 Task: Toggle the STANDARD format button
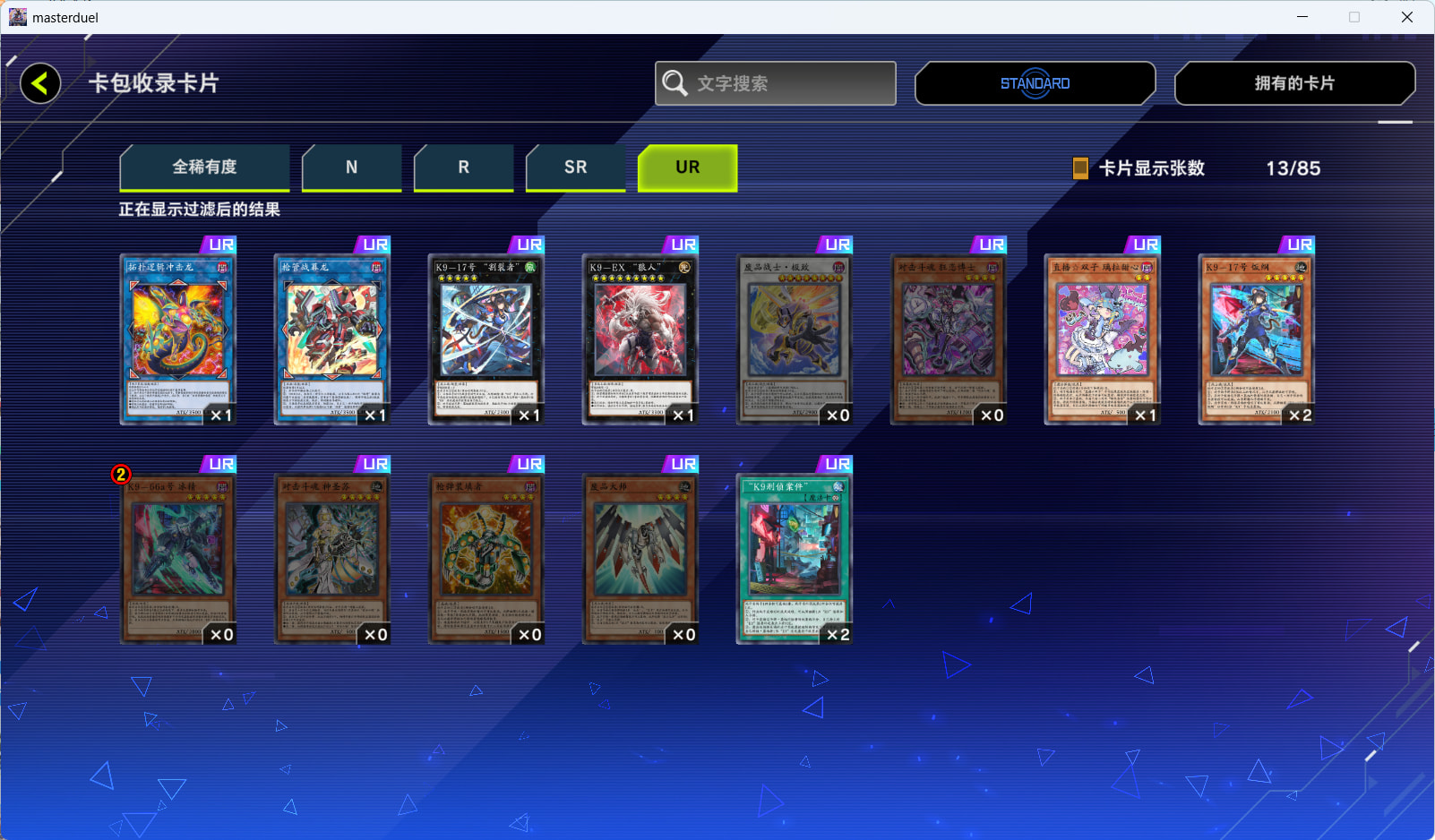(x=1035, y=83)
